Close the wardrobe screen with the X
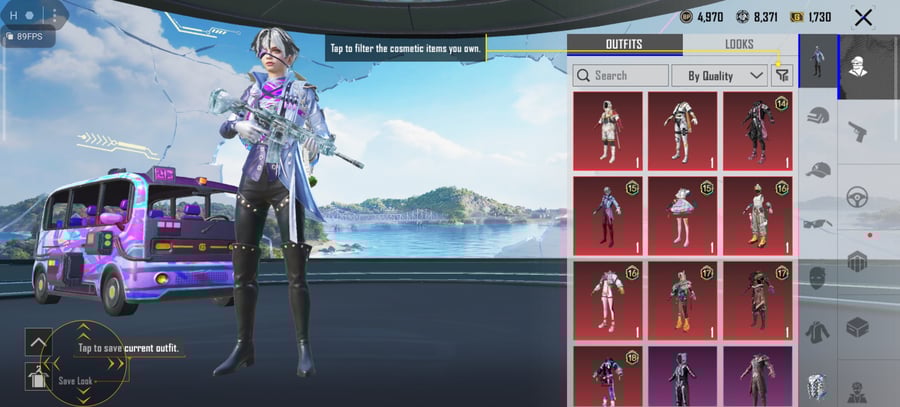The width and height of the screenshot is (900, 407). click(863, 17)
